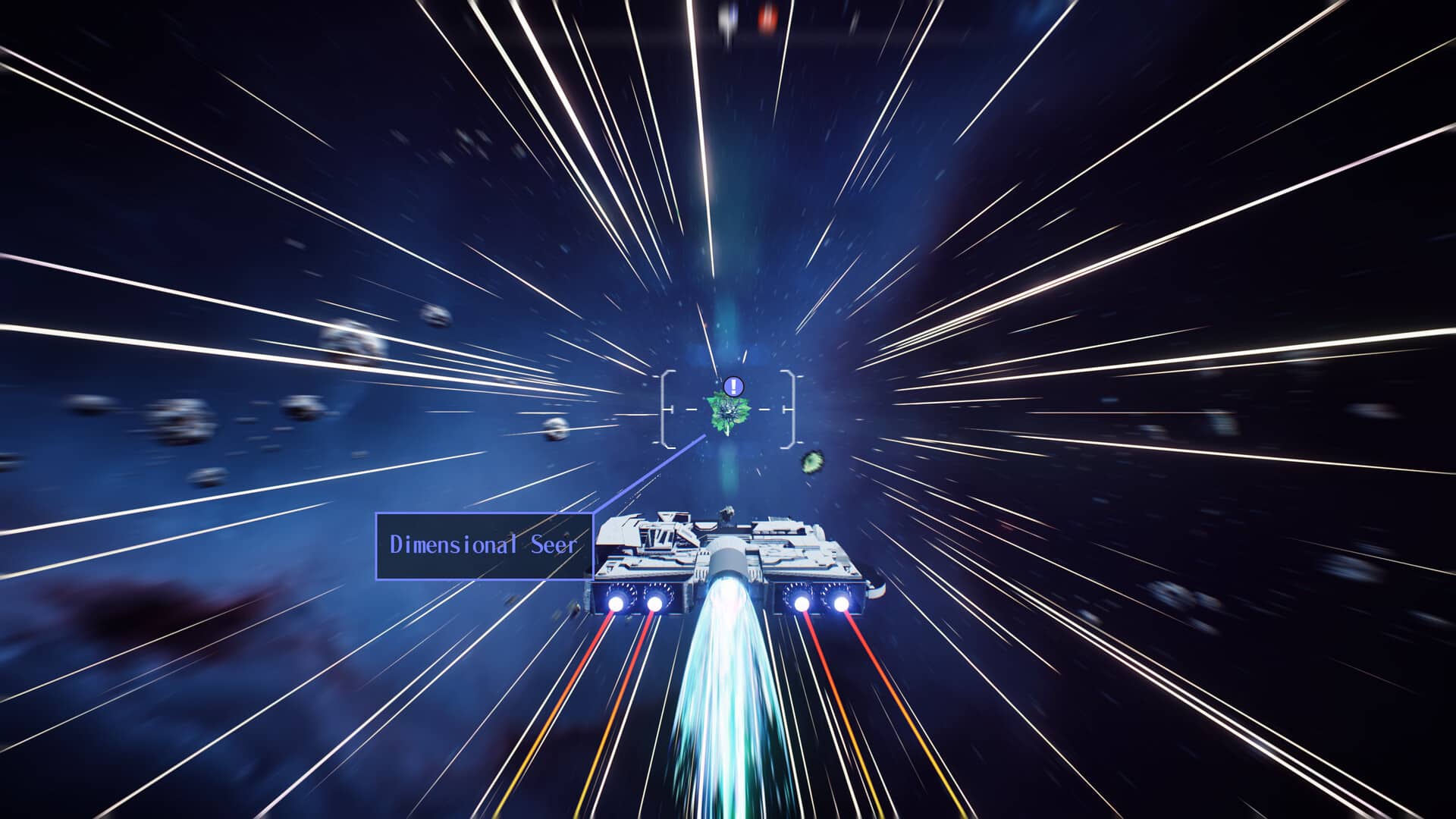Select the Dimensional Seer target label
1456x819 pixels.
pyautogui.click(x=484, y=546)
